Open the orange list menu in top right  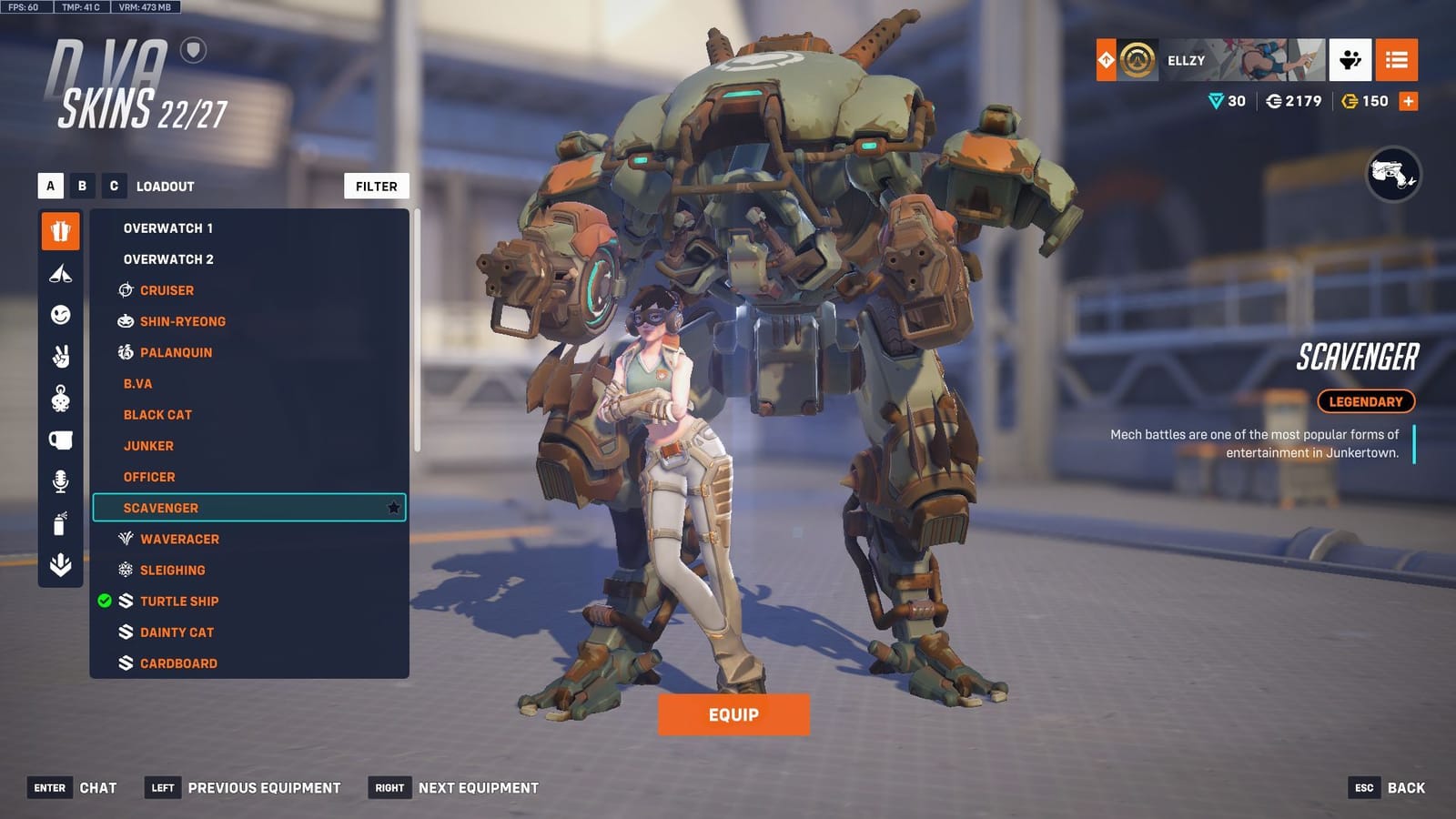1398,61
